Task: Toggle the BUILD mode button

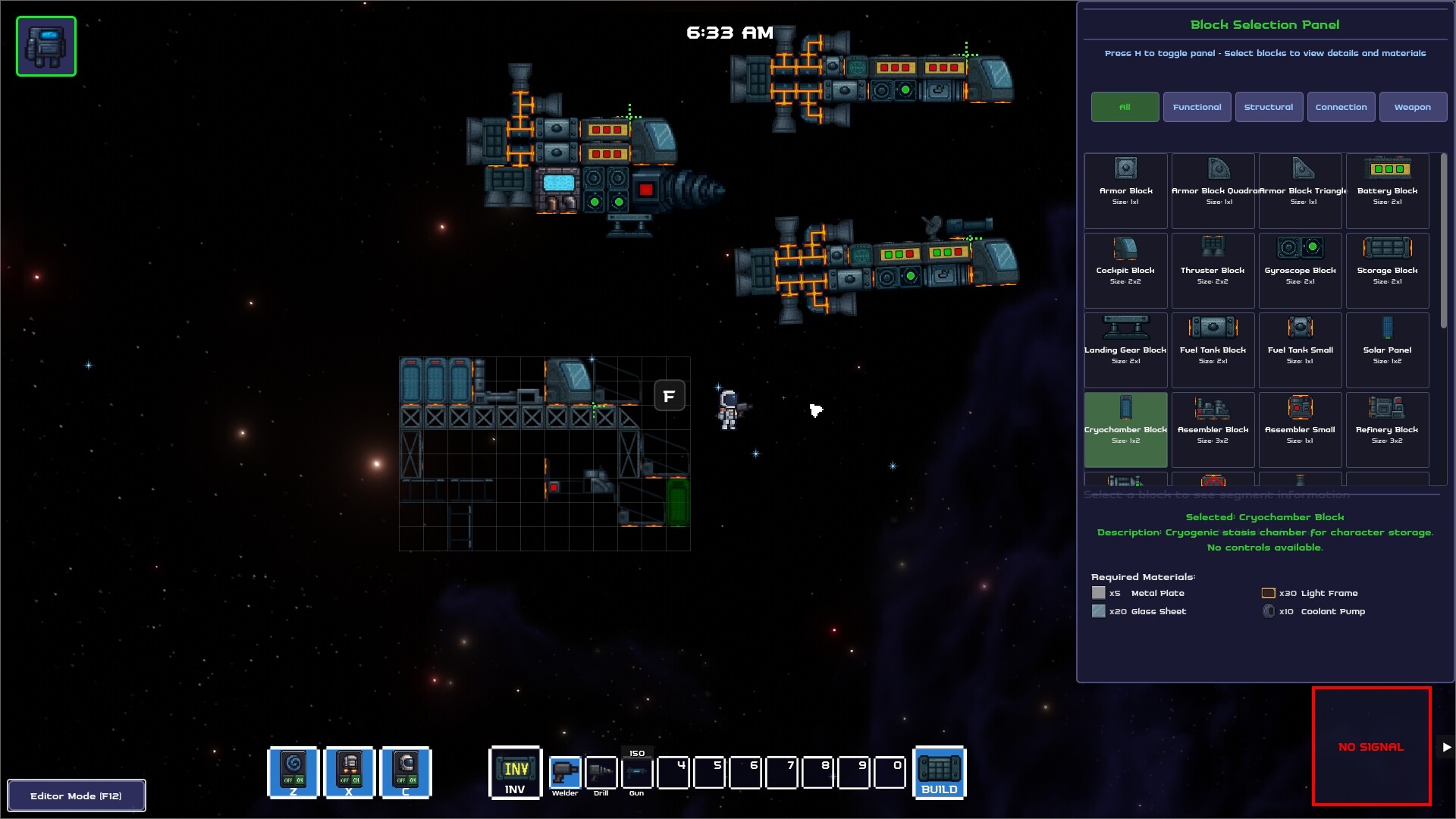Action: tap(940, 773)
